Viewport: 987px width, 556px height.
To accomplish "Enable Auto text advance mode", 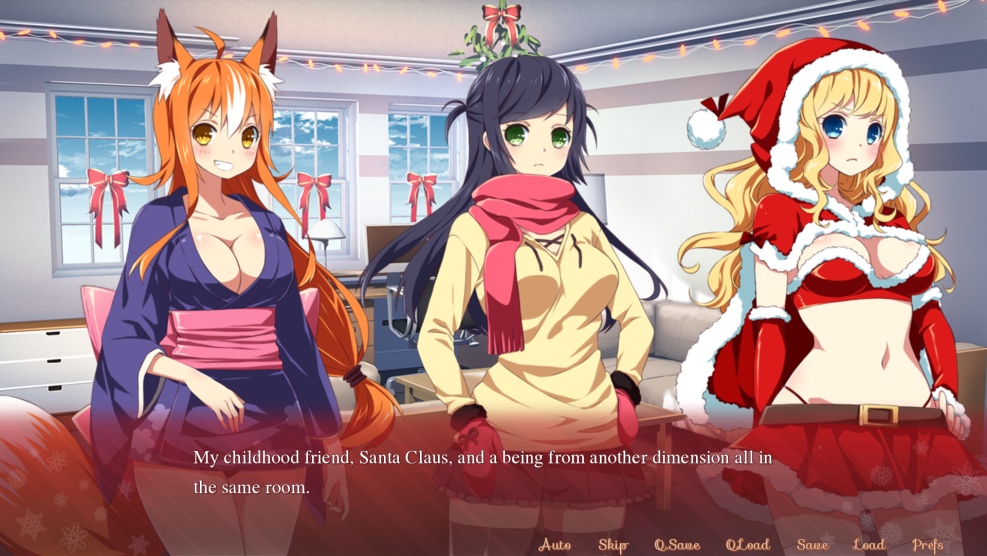I will click(x=554, y=545).
